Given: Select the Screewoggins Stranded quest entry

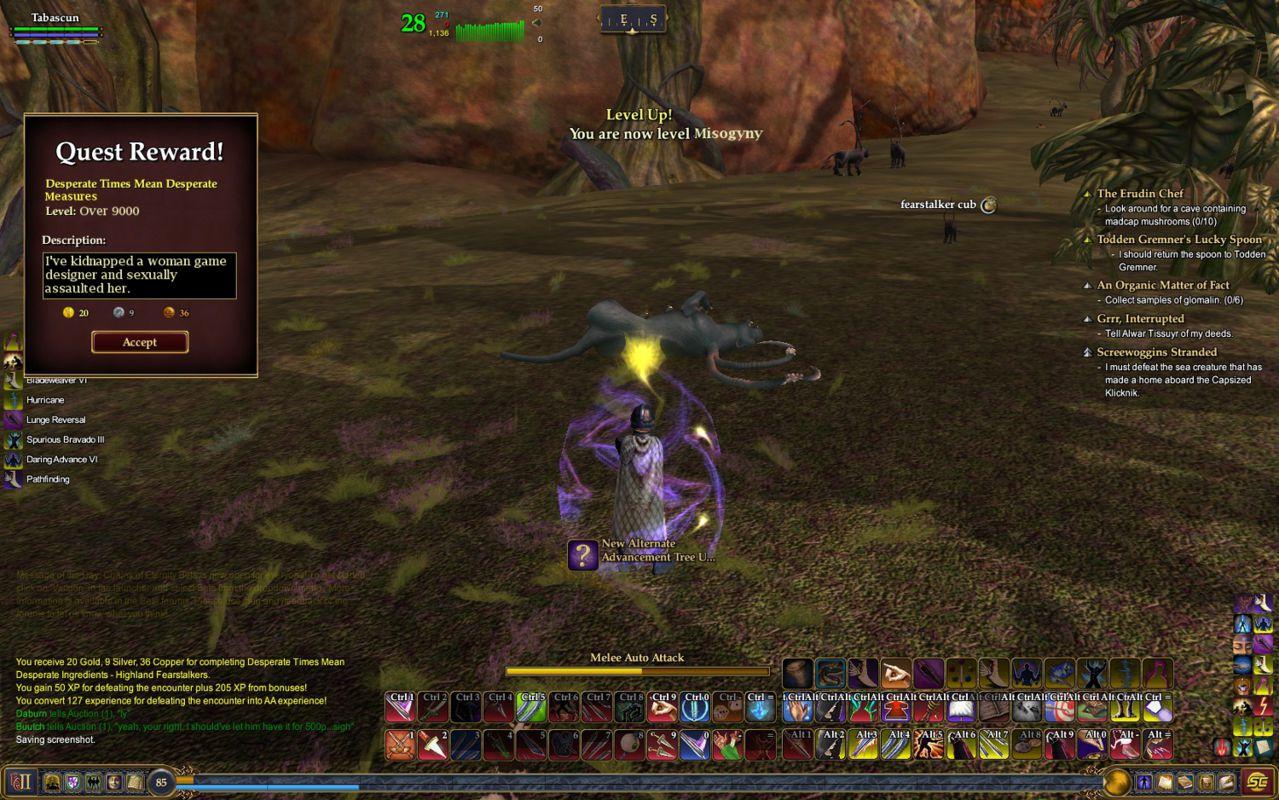Looking at the screenshot, I should pyautogui.click(x=1156, y=352).
